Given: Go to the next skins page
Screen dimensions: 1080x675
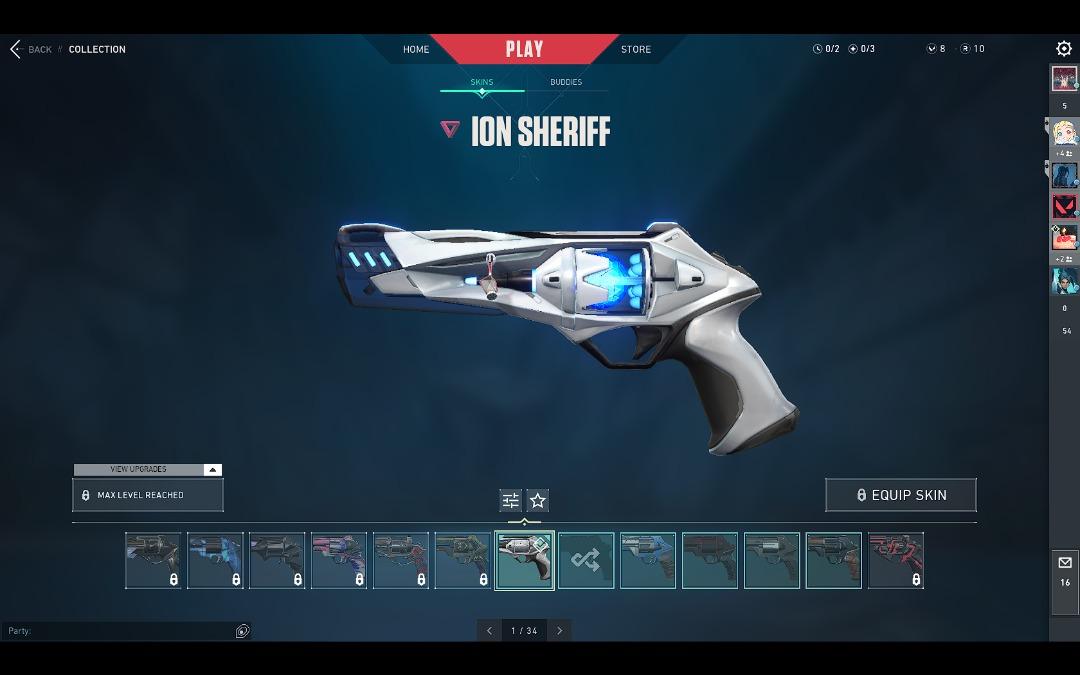Looking at the screenshot, I should coord(559,630).
